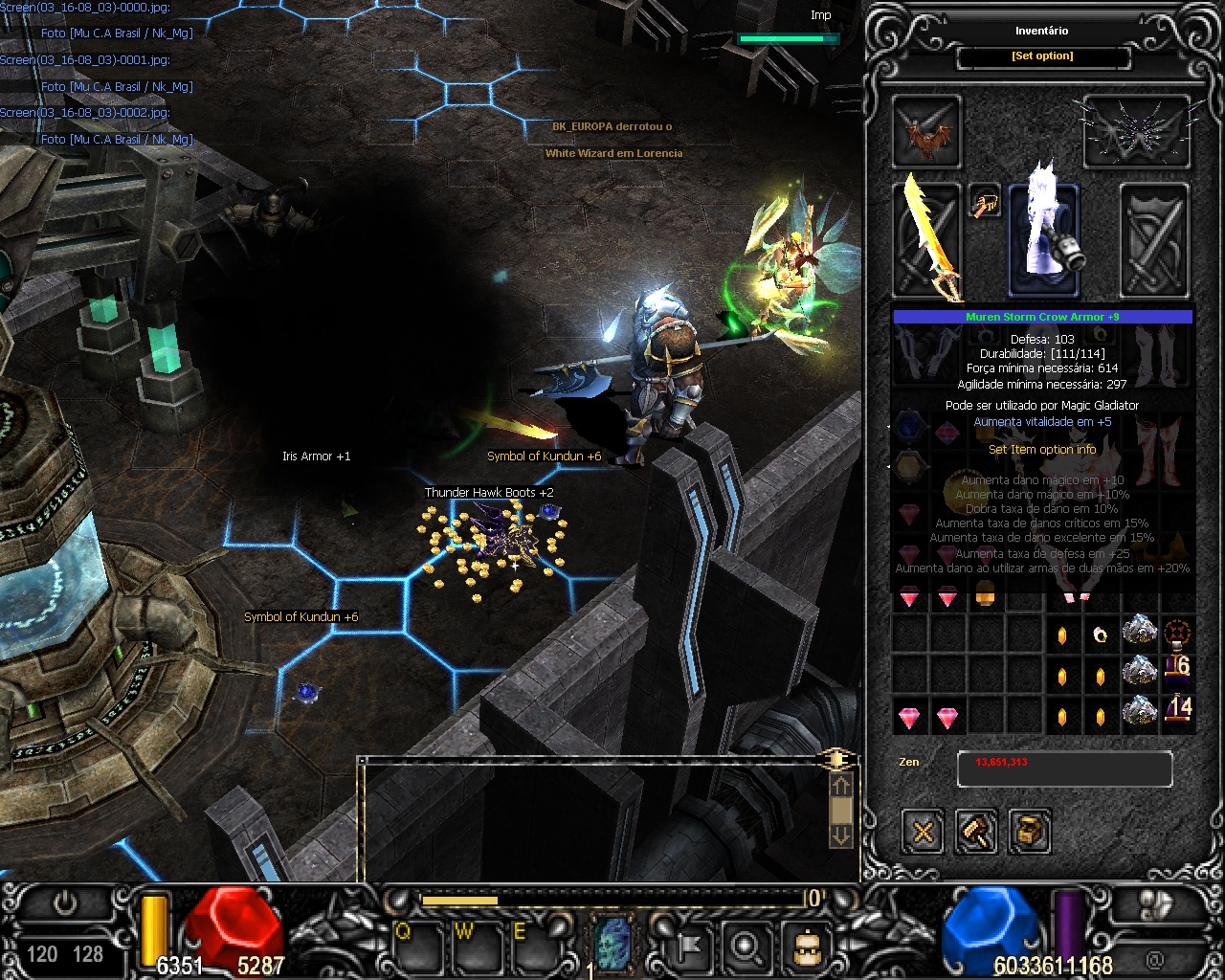Select the blue skill icon slot
Image resolution: width=1225 pixels, height=980 pixels.
point(613,943)
